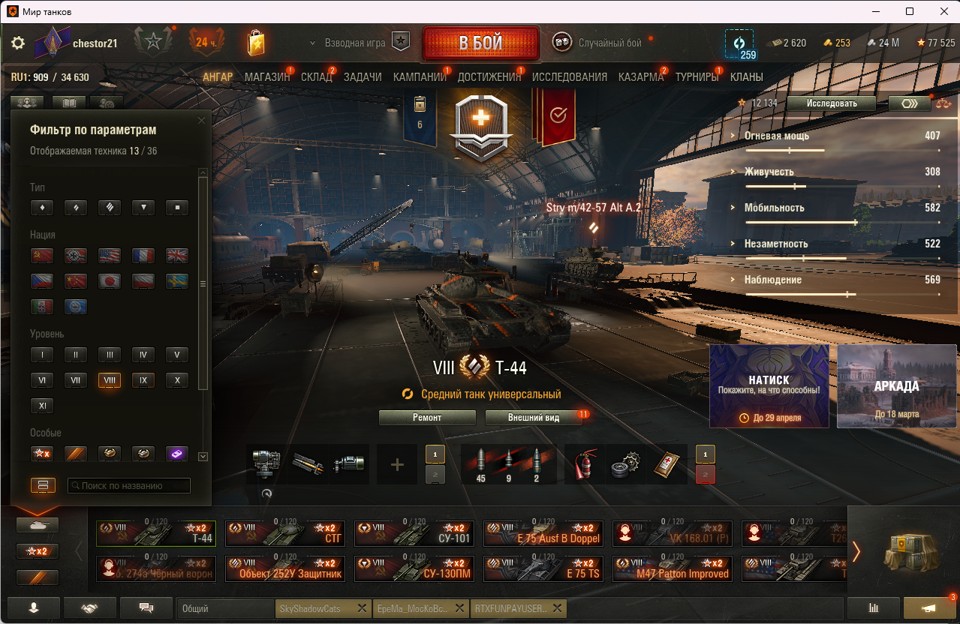
Task: Close the parameter filter panel
Action: pos(201,121)
